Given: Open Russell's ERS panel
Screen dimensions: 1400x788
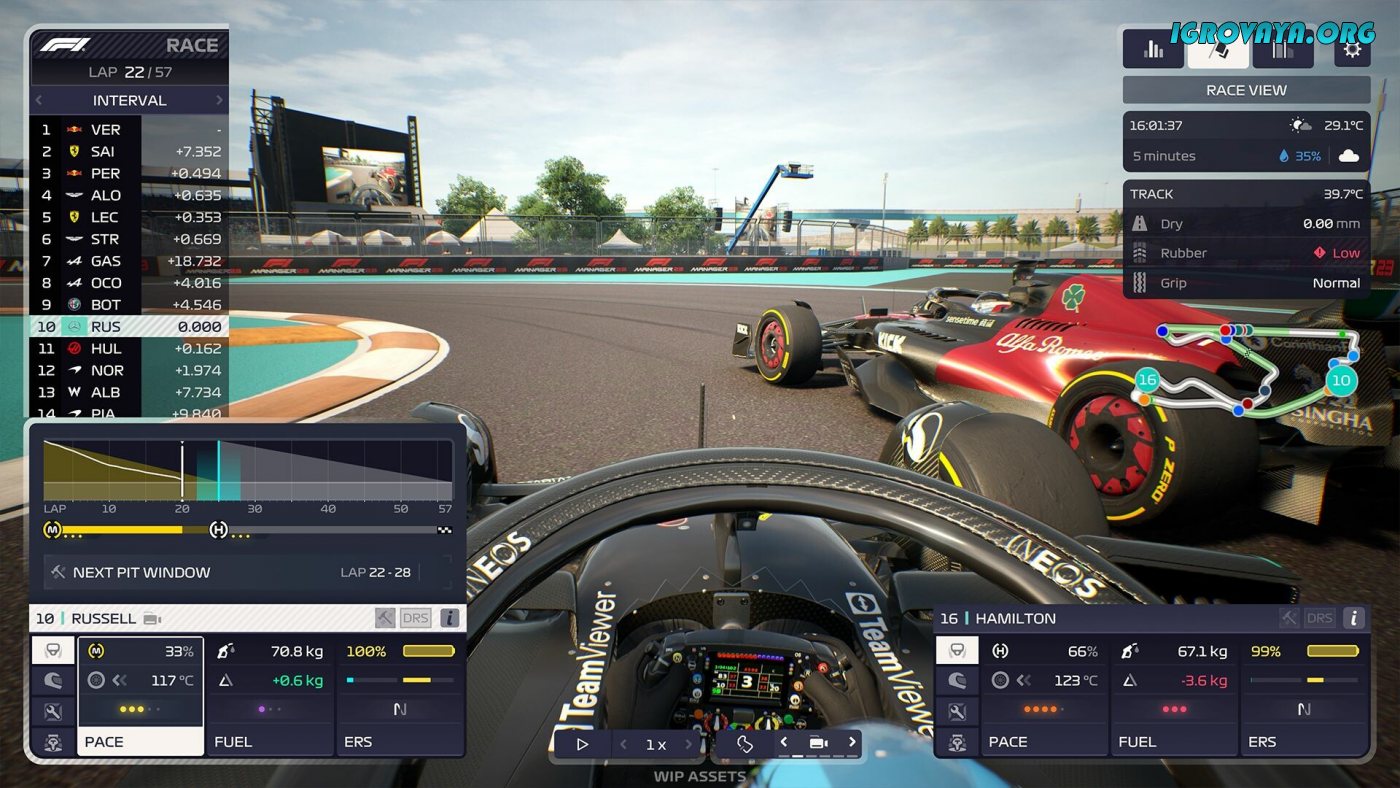Looking at the screenshot, I should click(400, 696).
